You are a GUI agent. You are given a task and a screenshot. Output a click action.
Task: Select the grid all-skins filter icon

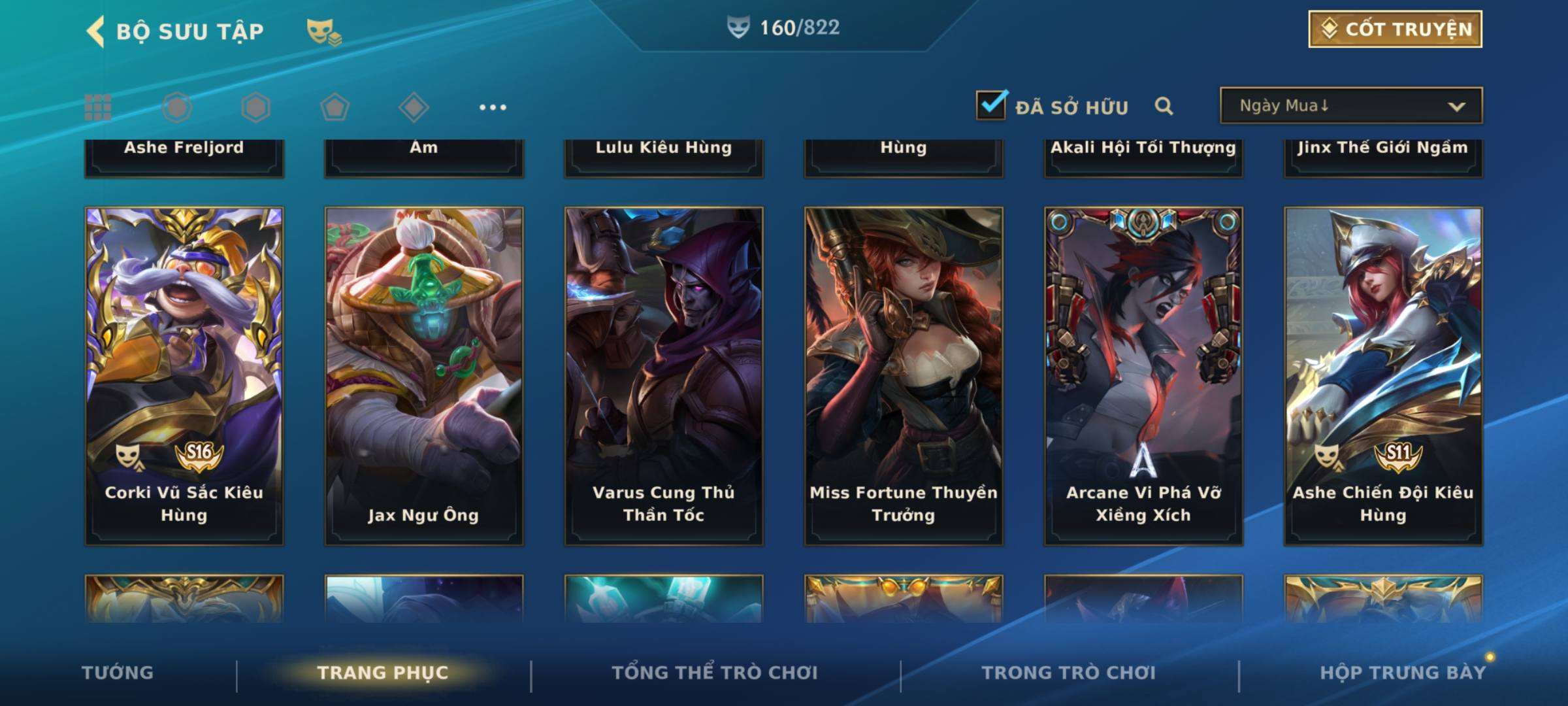pyautogui.click(x=98, y=107)
